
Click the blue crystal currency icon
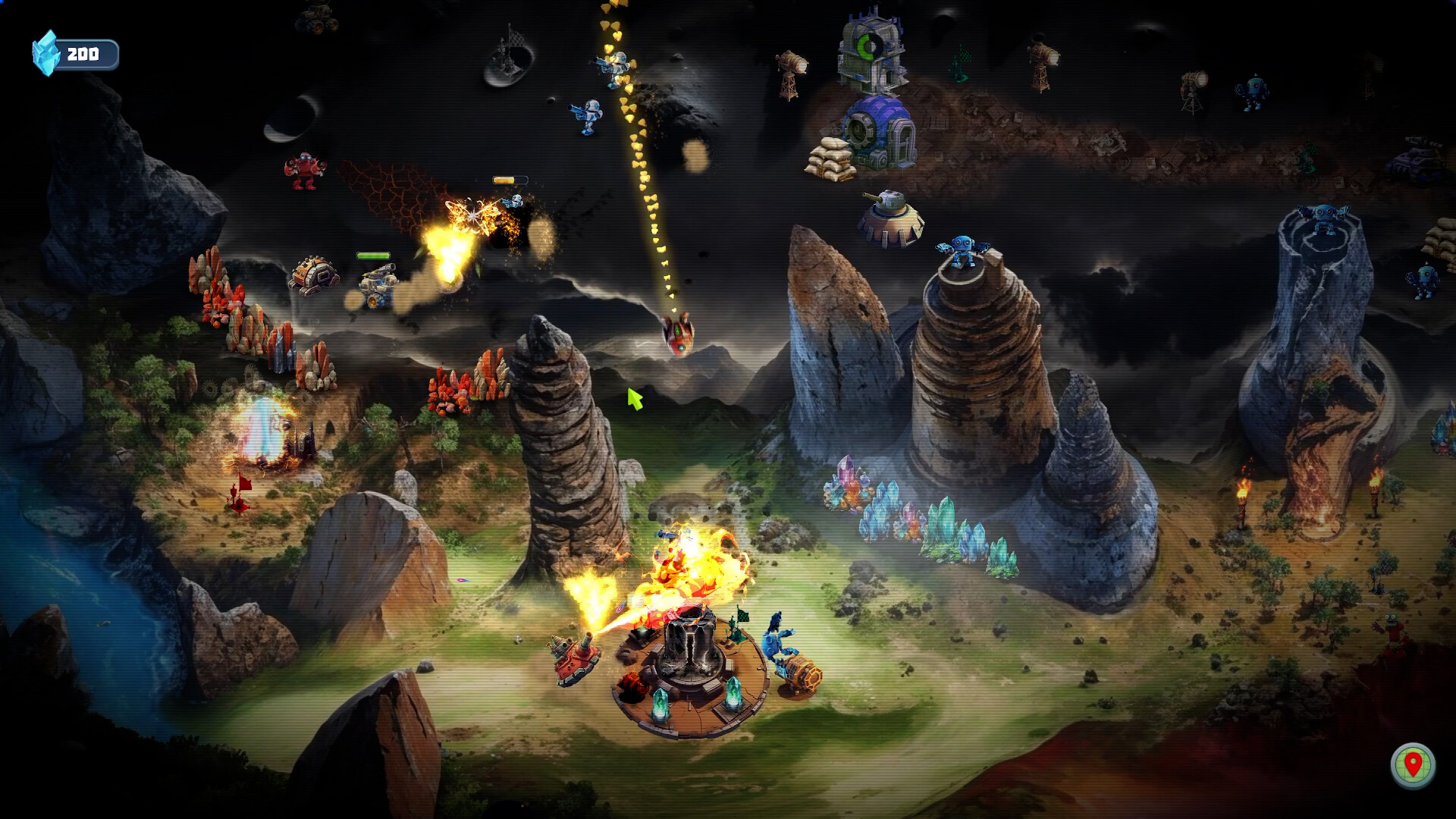[x=47, y=52]
